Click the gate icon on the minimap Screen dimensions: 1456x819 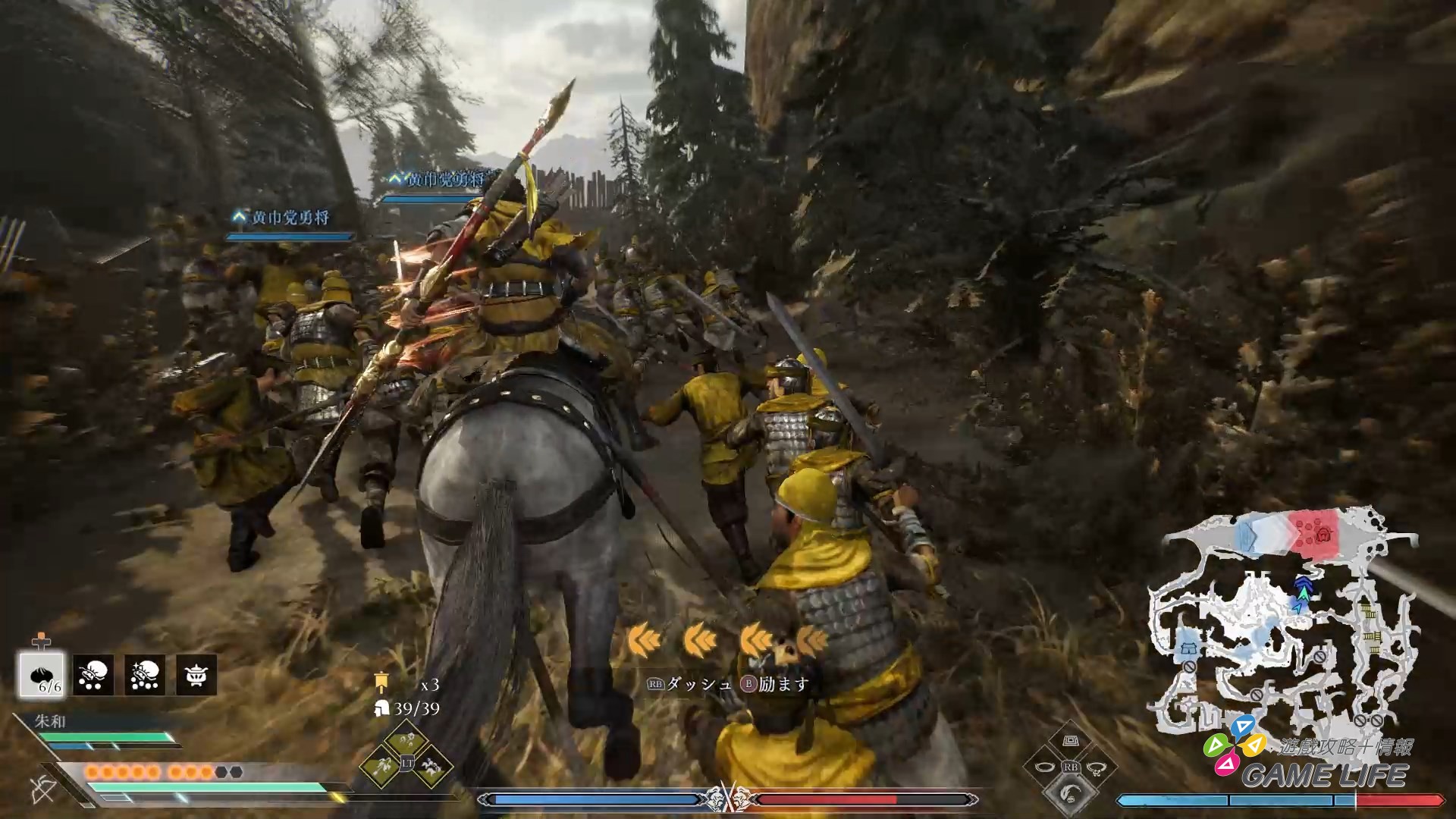pos(1189,647)
